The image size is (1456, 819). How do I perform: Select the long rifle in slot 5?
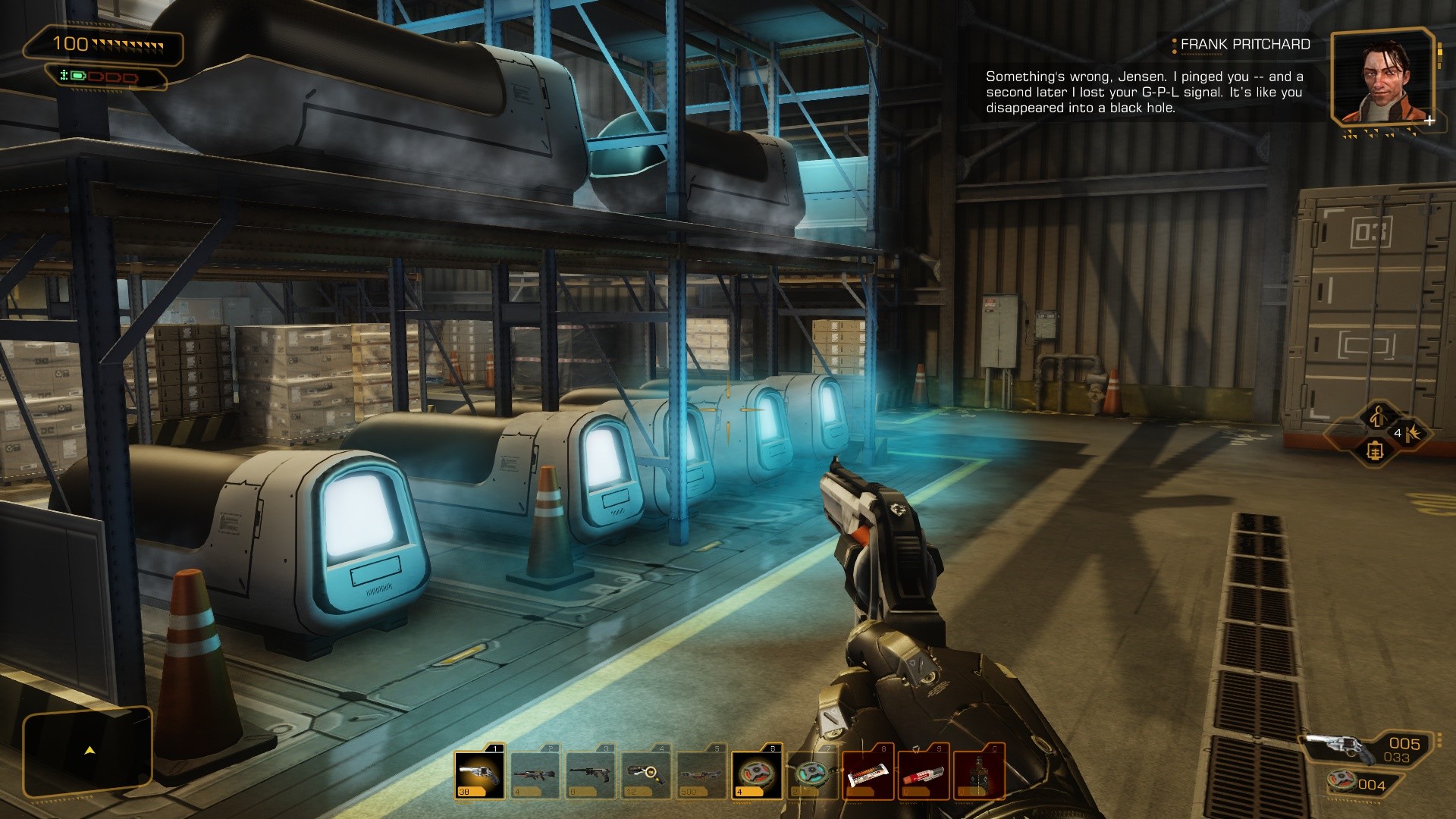[701, 775]
